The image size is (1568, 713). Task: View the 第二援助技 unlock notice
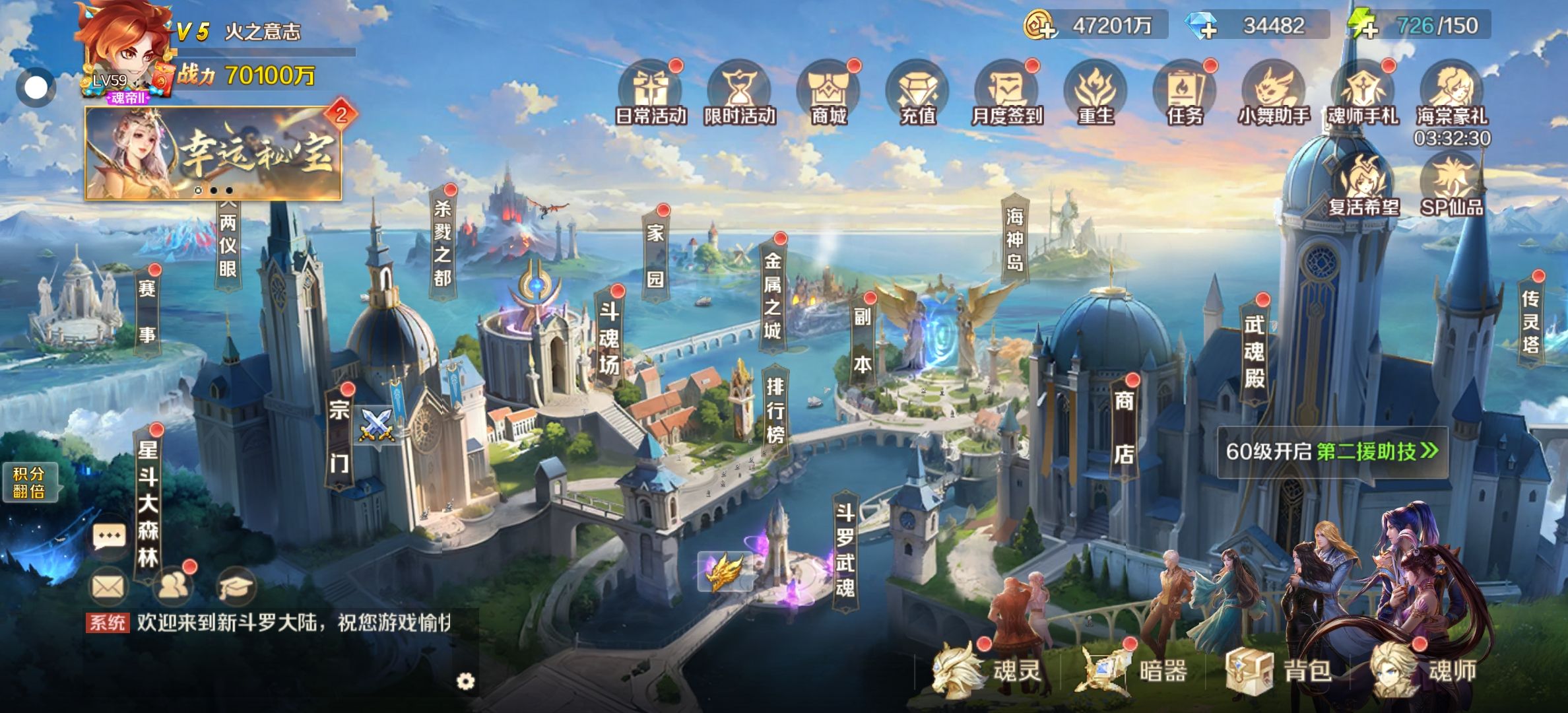(x=1332, y=452)
